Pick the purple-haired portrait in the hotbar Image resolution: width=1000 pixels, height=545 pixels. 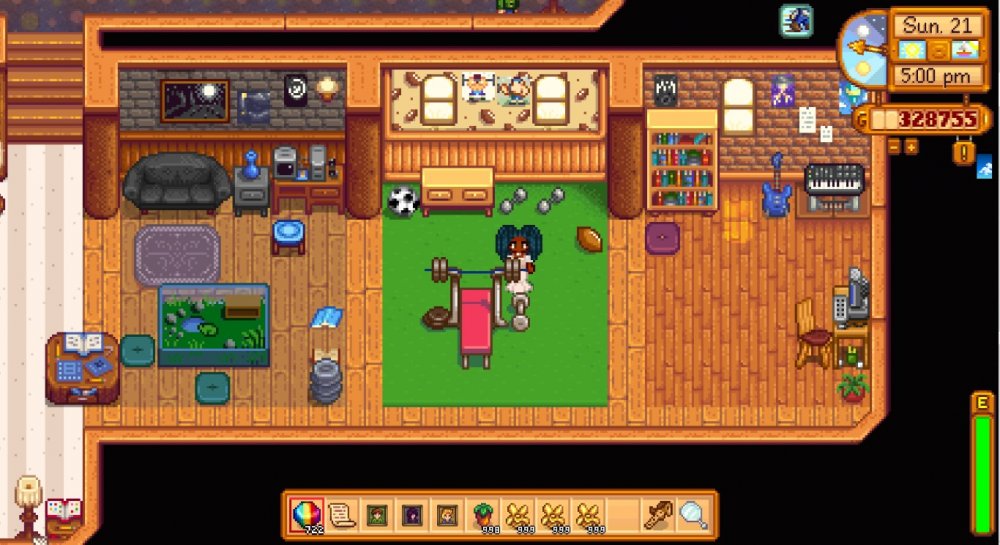coord(411,515)
